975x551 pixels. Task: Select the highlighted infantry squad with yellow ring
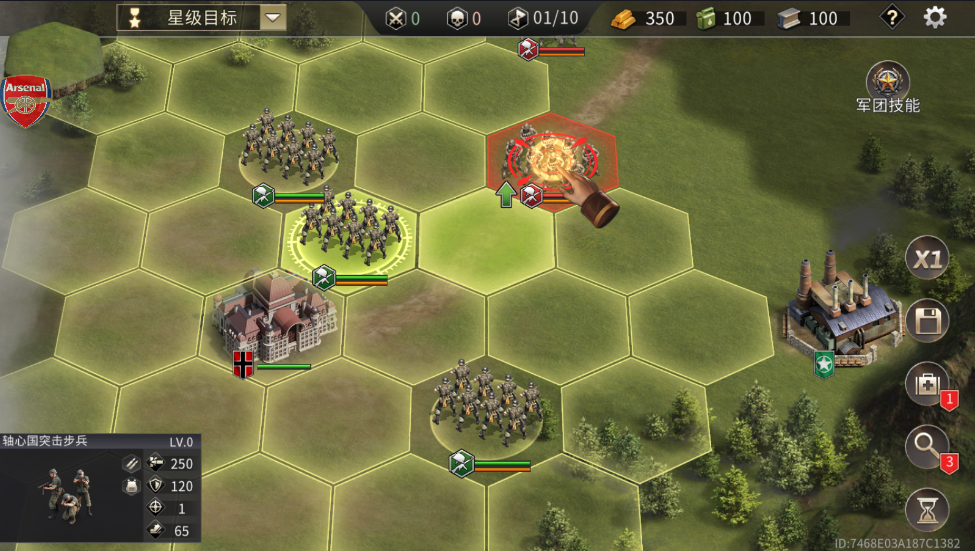350,232
